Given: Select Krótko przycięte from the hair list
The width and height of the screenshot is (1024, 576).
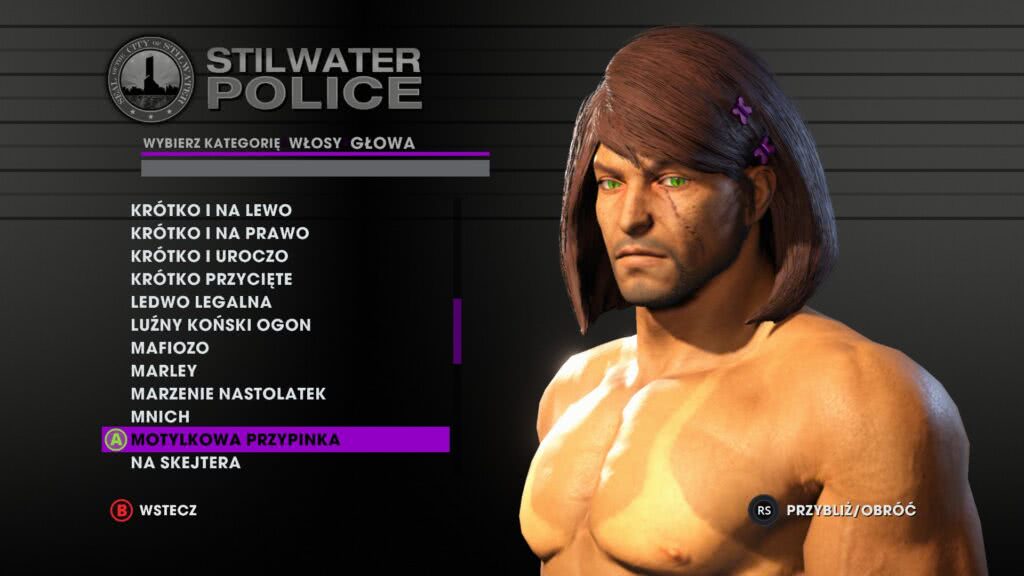Looking at the screenshot, I should pos(211,279).
